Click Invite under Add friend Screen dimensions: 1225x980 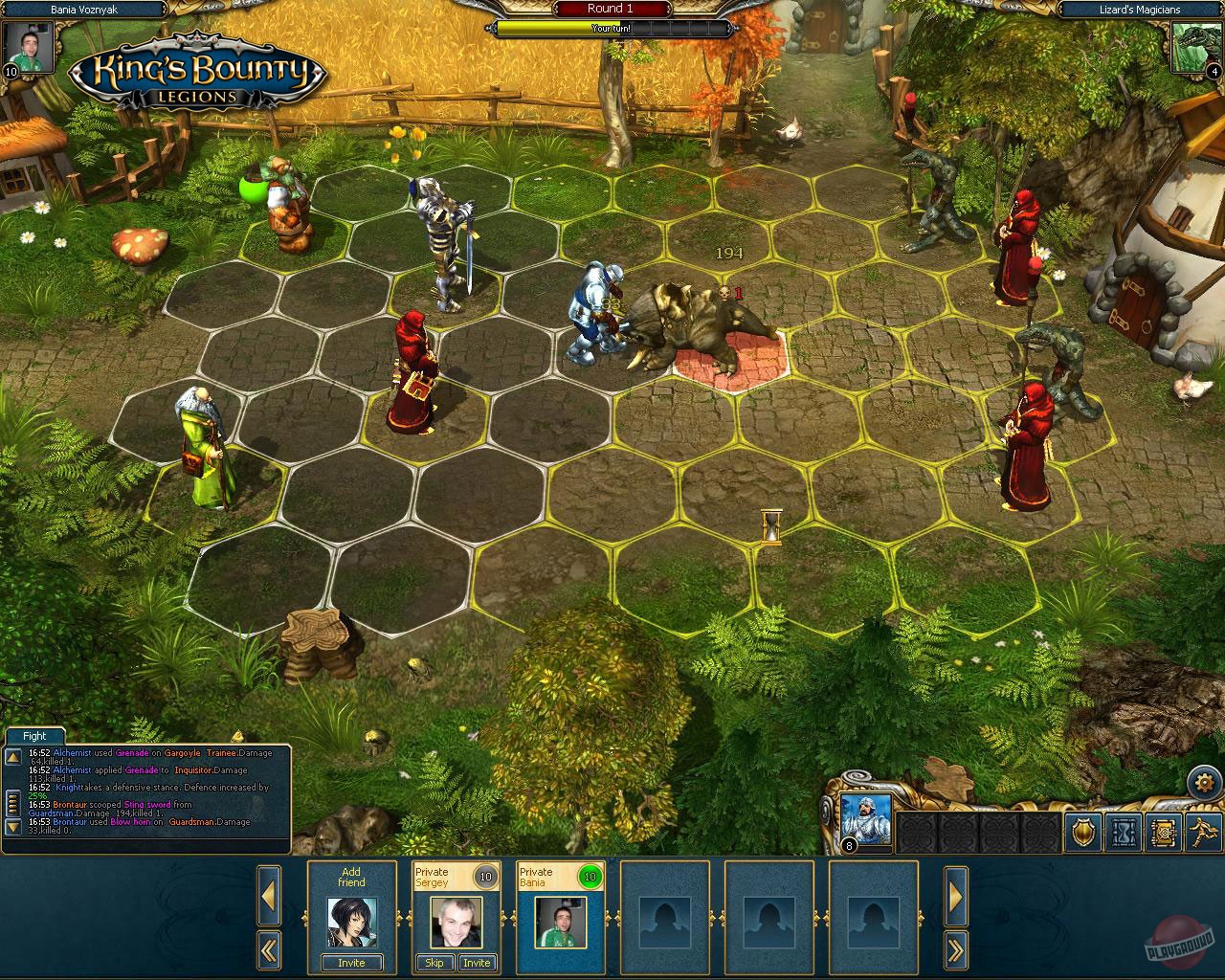click(351, 963)
